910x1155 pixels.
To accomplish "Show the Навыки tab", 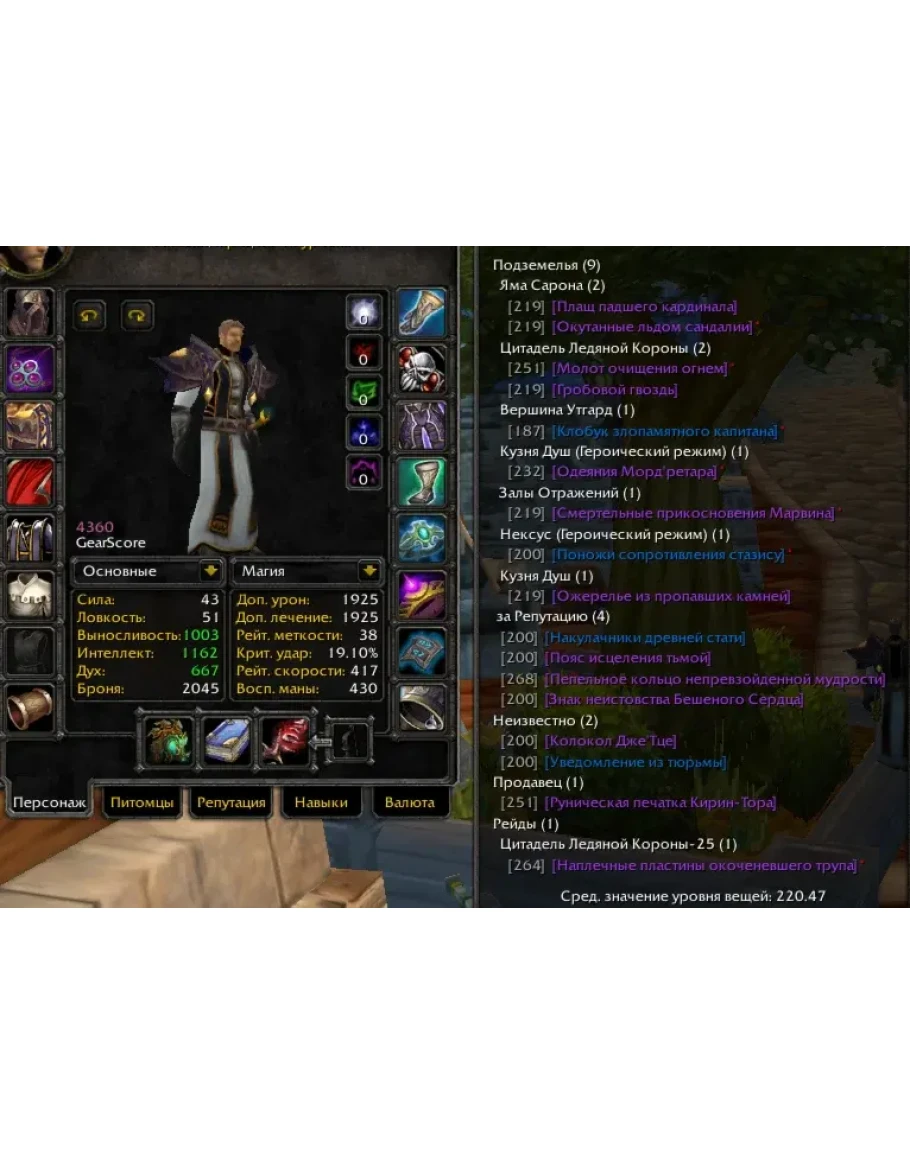I will [x=321, y=802].
